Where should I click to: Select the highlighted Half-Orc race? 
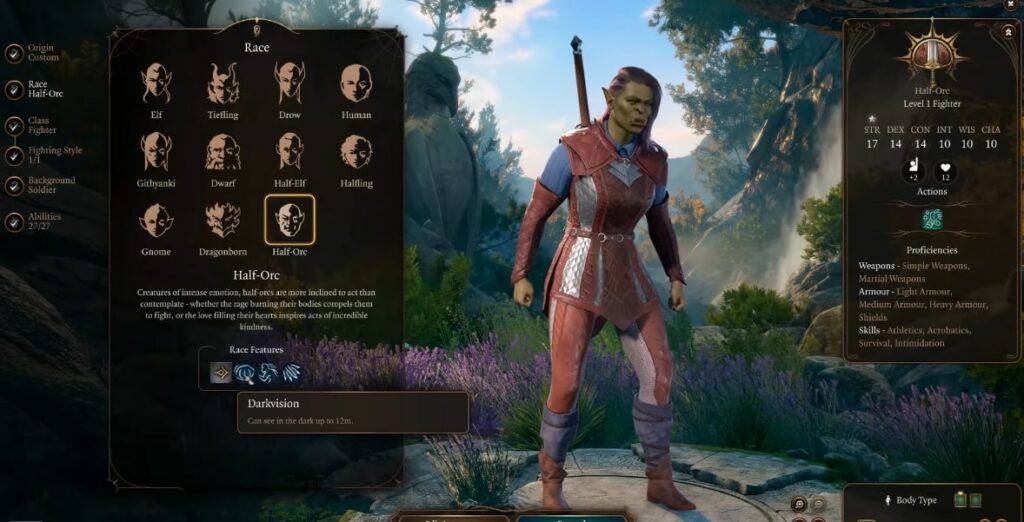tap(290, 220)
